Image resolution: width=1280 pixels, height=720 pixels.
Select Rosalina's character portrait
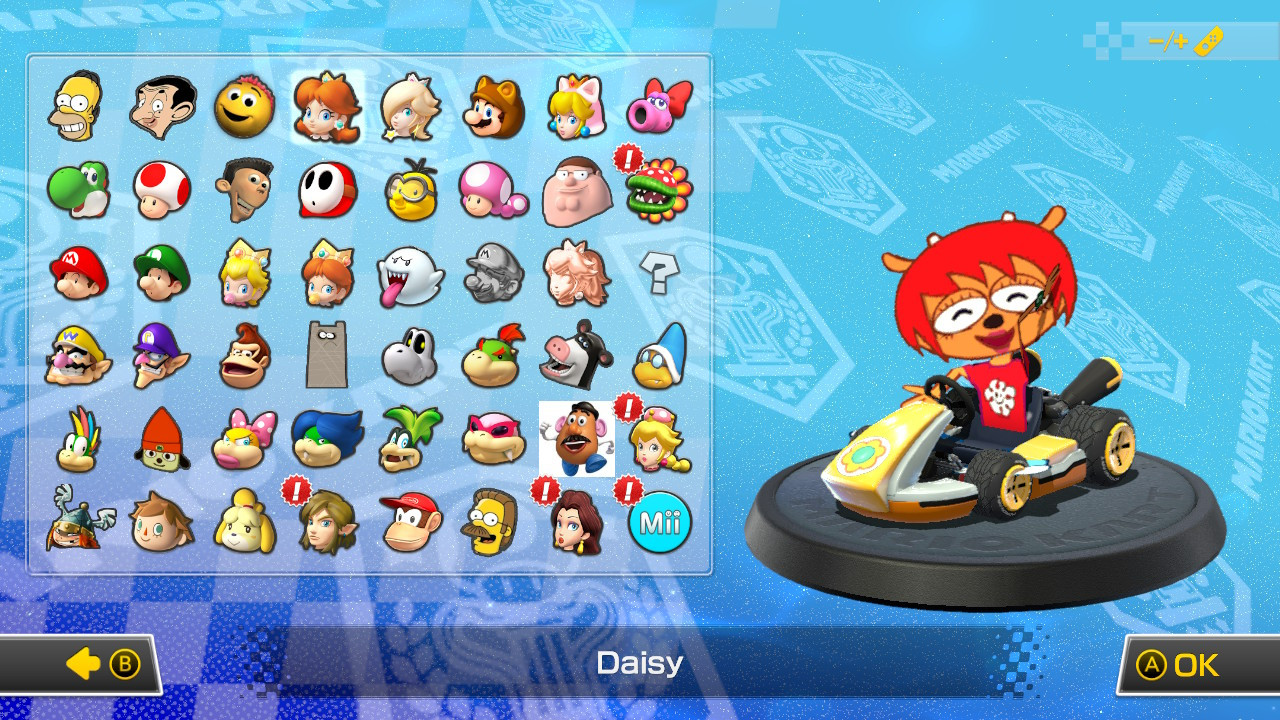(410, 107)
